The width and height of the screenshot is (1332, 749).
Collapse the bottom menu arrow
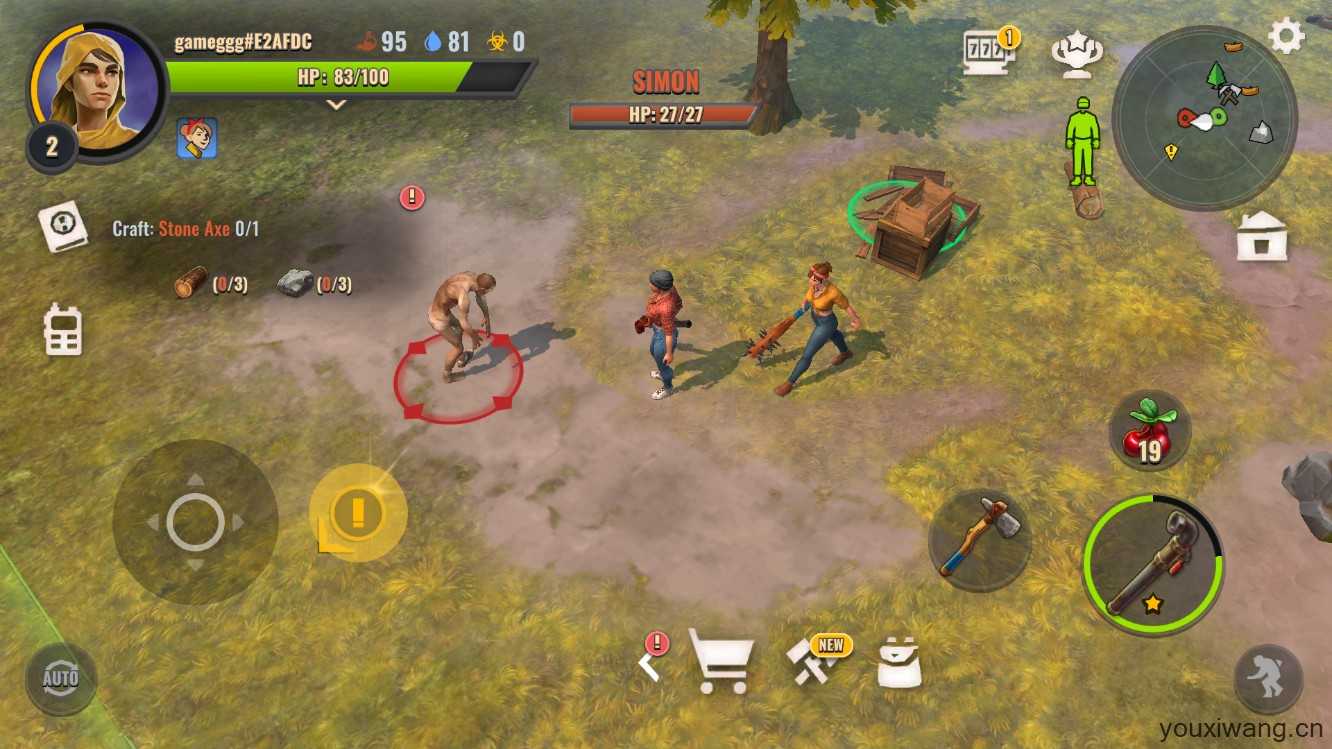tap(651, 662)
